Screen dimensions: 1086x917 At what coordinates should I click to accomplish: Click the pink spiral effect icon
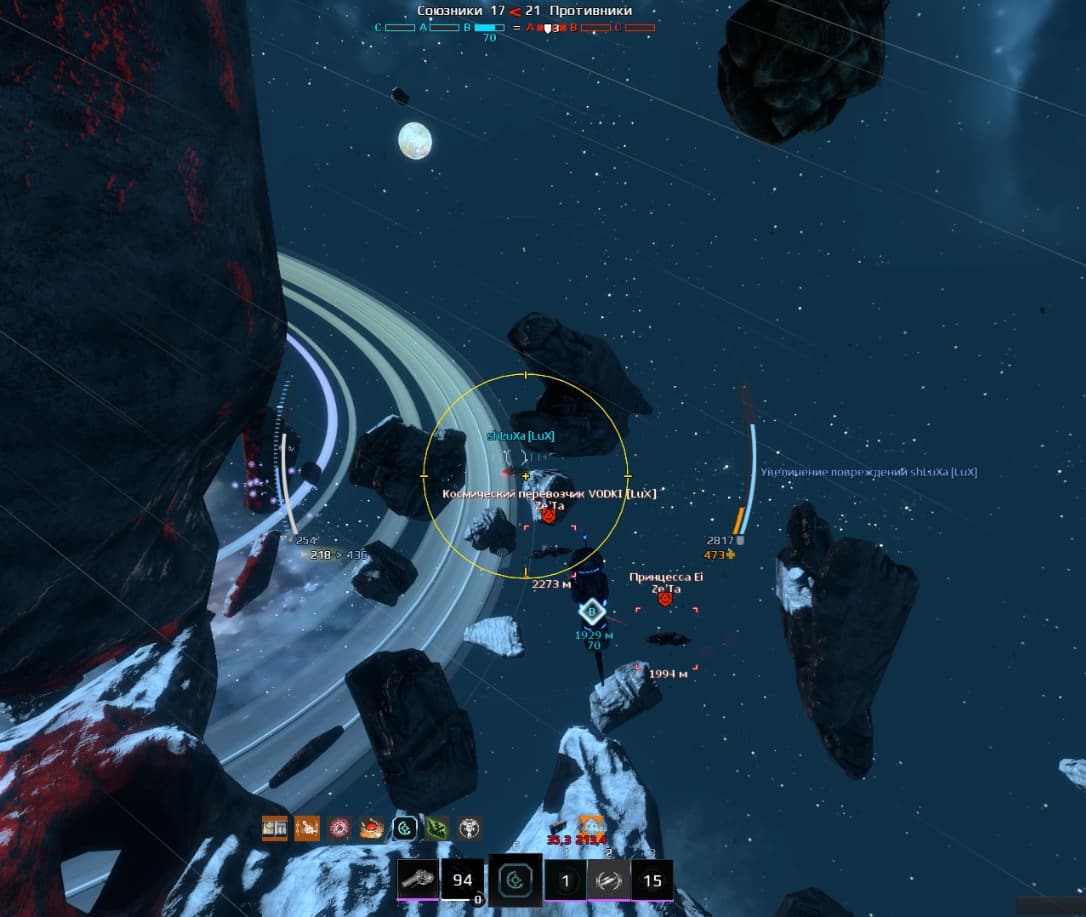(x=340, y=828)
